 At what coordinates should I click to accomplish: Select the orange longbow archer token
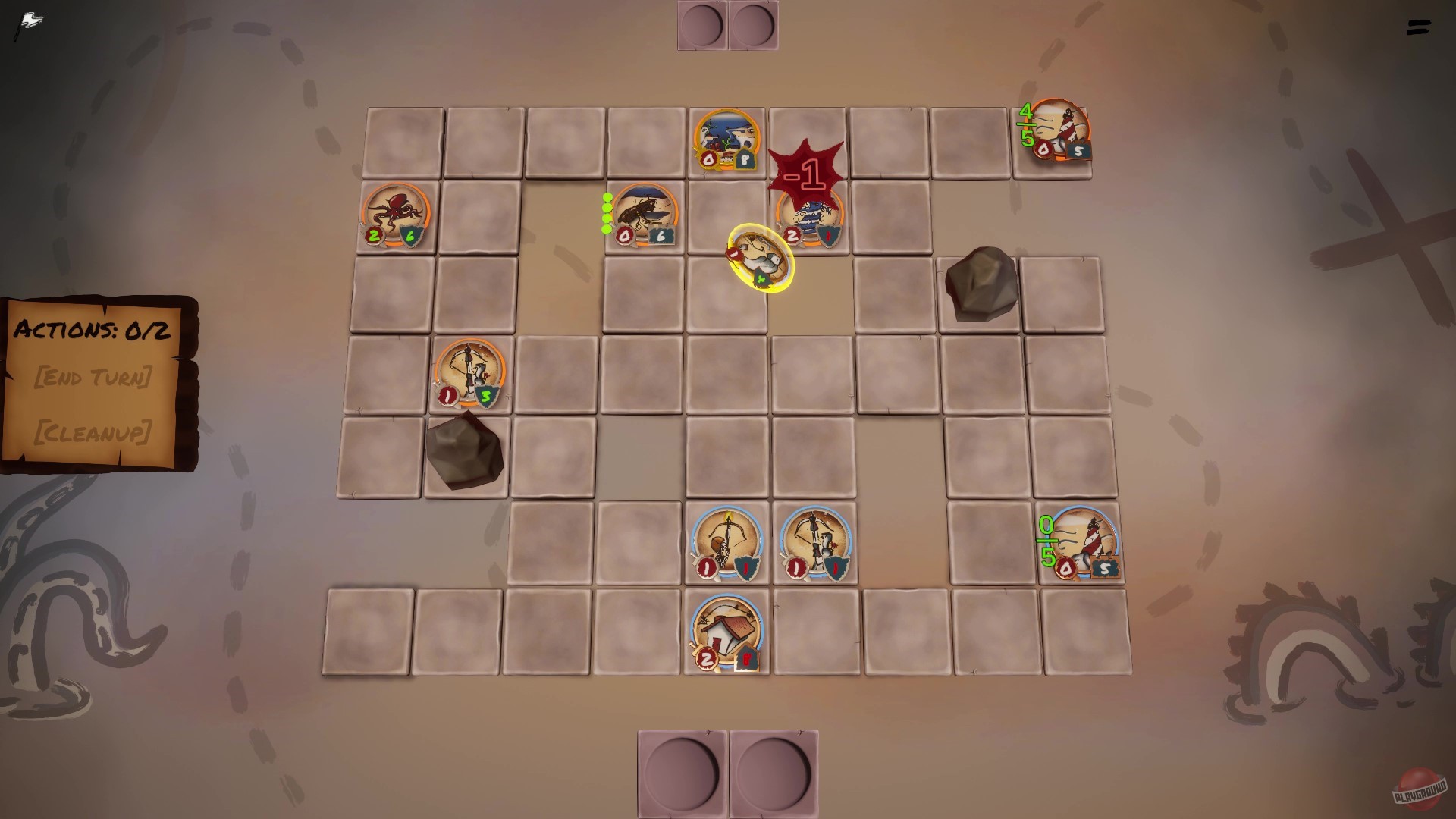pyautogui.click(x=470, y=375)
